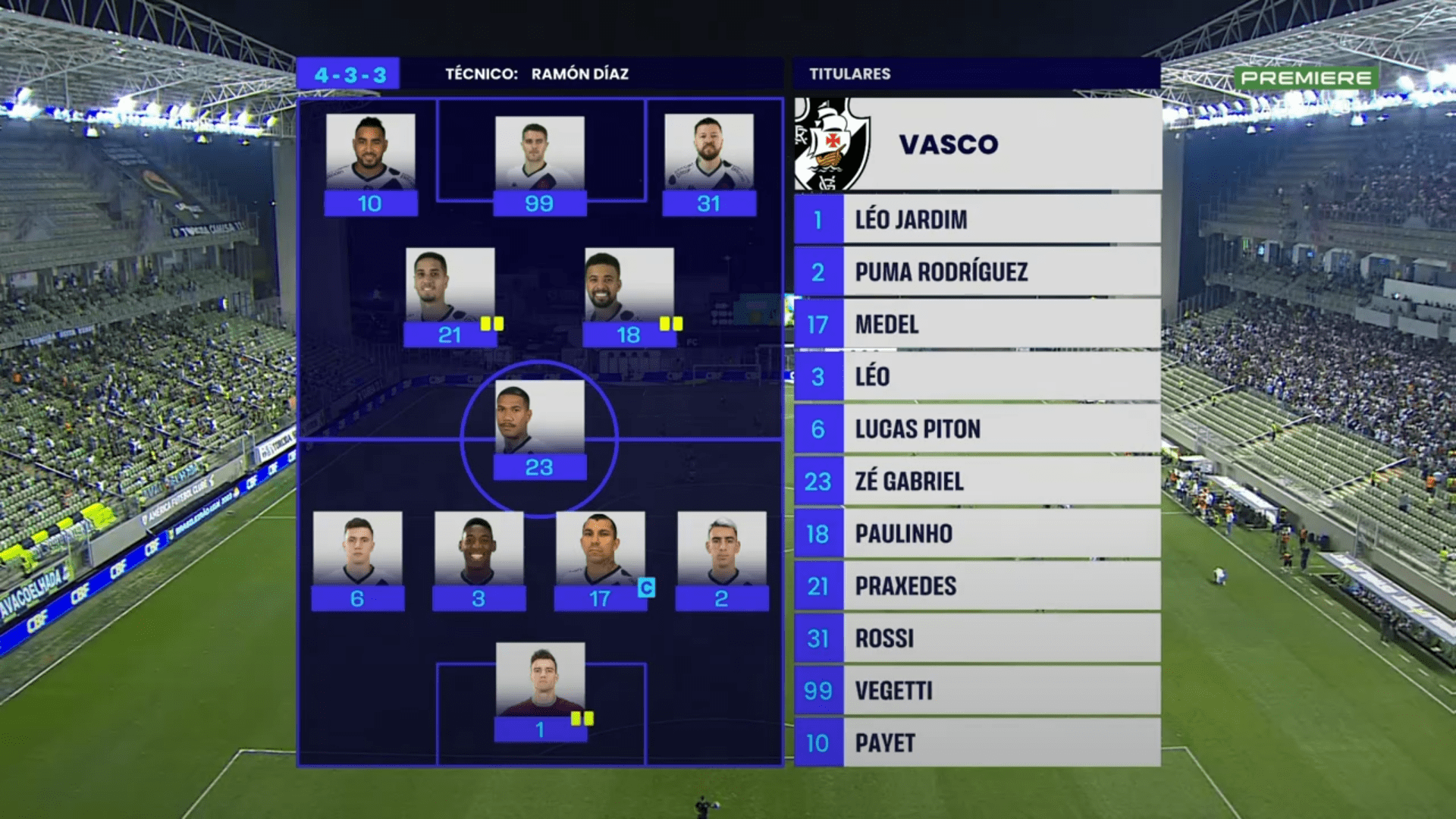Click the goalkeeper card numbered 1
Viewport: 1456px width, 819px height.
point(540,692)
